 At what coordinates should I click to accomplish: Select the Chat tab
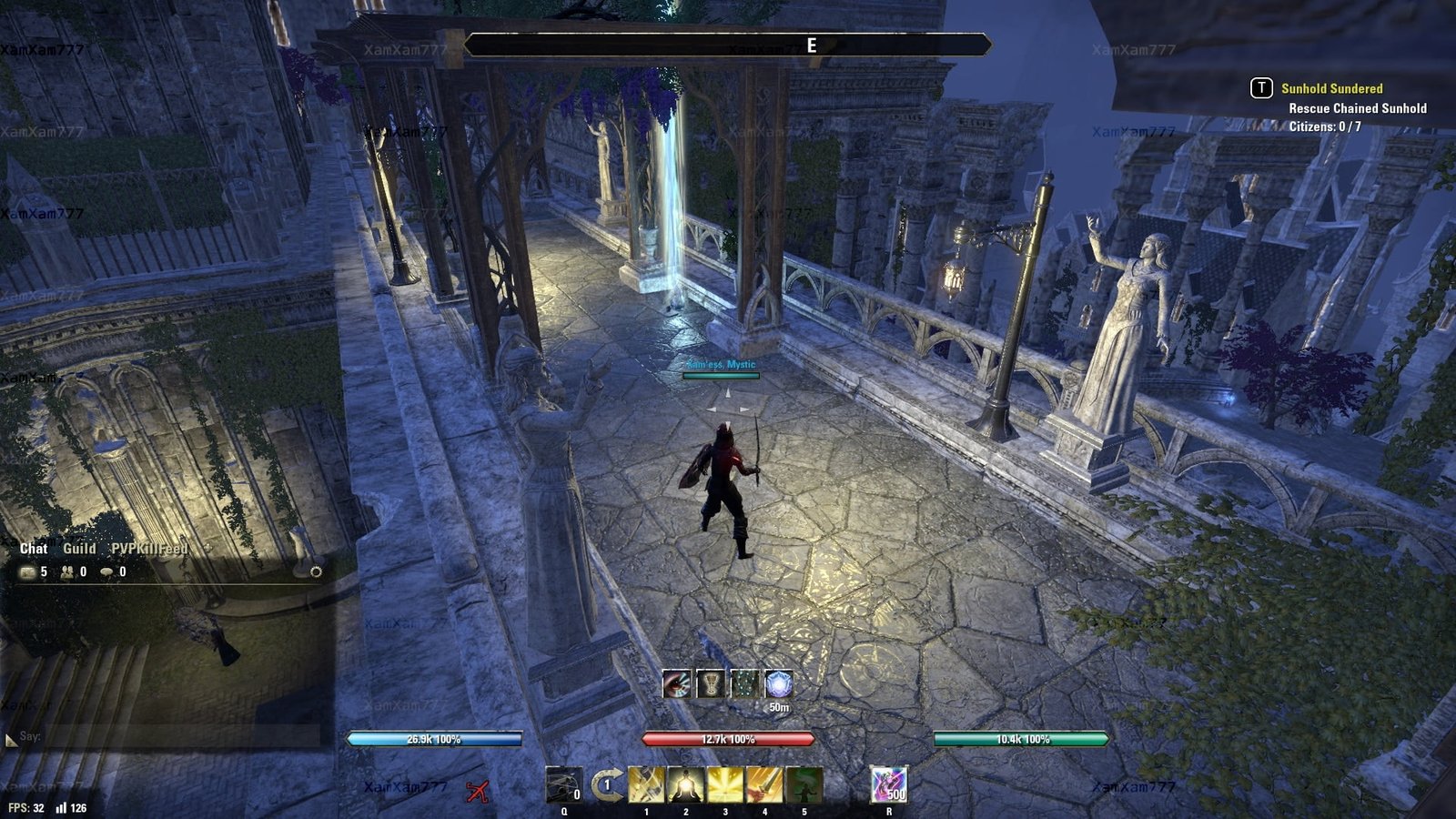tap(34, 548)
